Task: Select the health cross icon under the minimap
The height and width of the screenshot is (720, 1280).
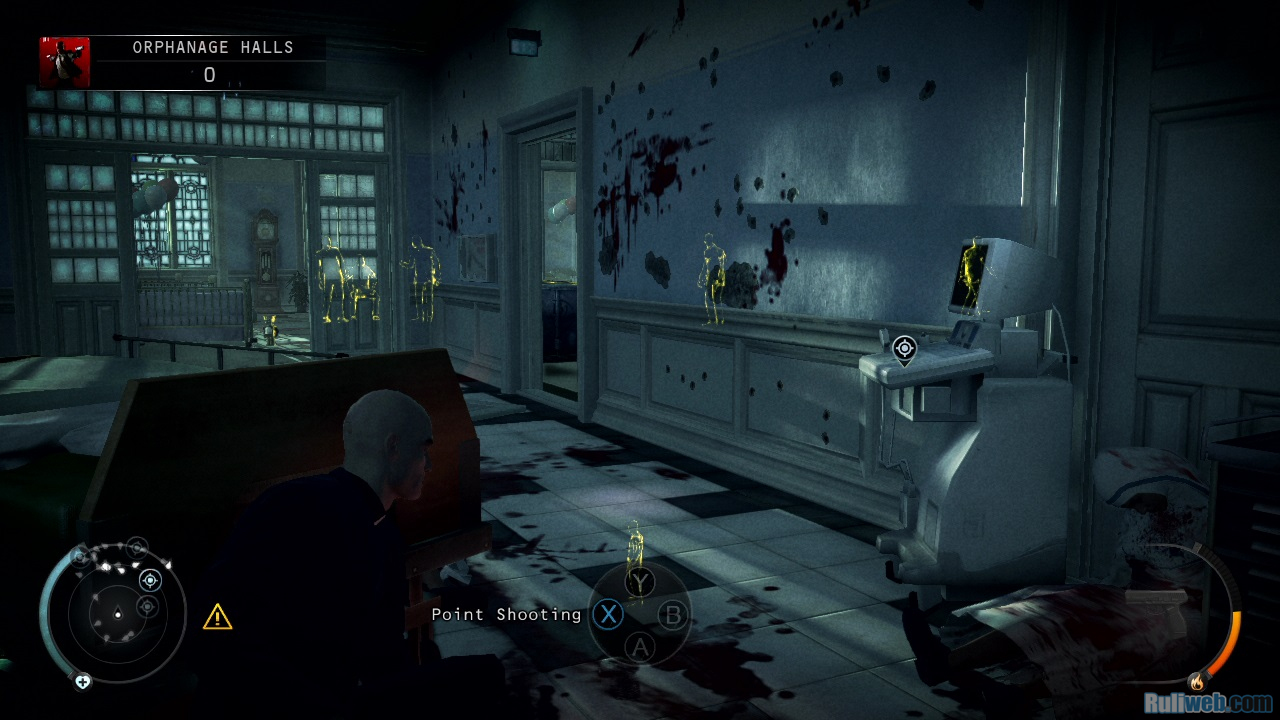Action: click(83, 681)
